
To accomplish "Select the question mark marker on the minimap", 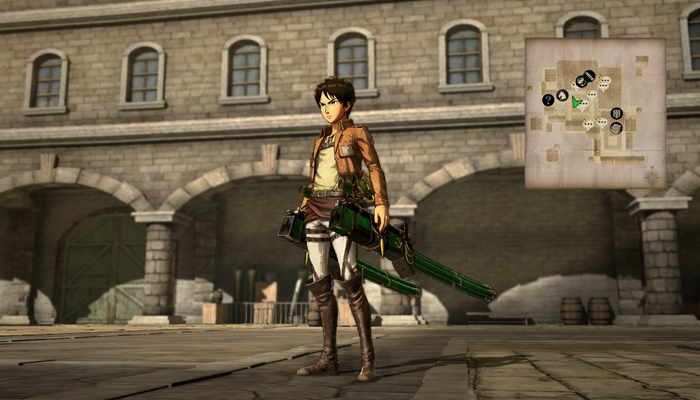I will tap(548, 99).
